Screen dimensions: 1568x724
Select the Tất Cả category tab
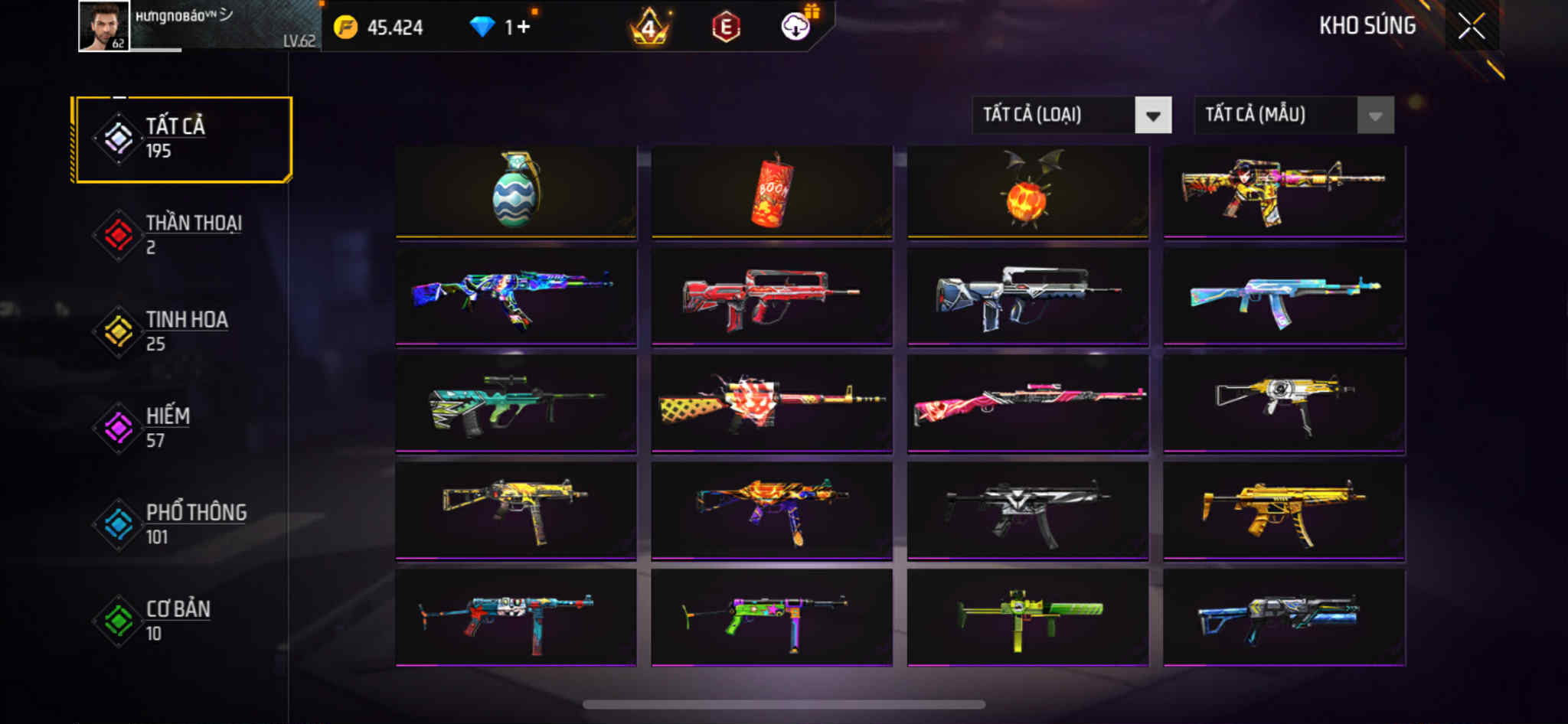point(182,139)
